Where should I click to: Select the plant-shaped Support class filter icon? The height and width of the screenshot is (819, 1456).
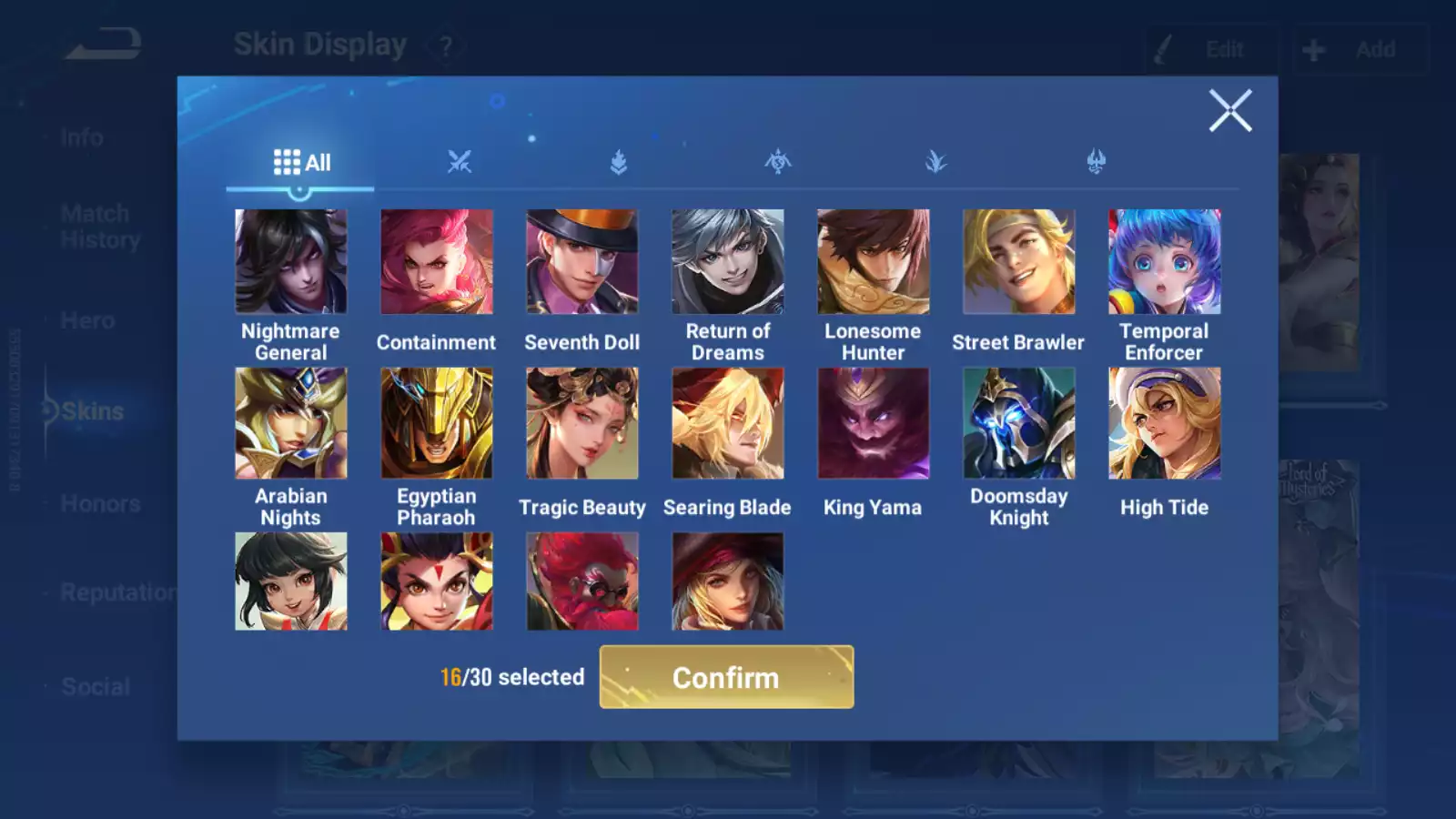(937, 161)
